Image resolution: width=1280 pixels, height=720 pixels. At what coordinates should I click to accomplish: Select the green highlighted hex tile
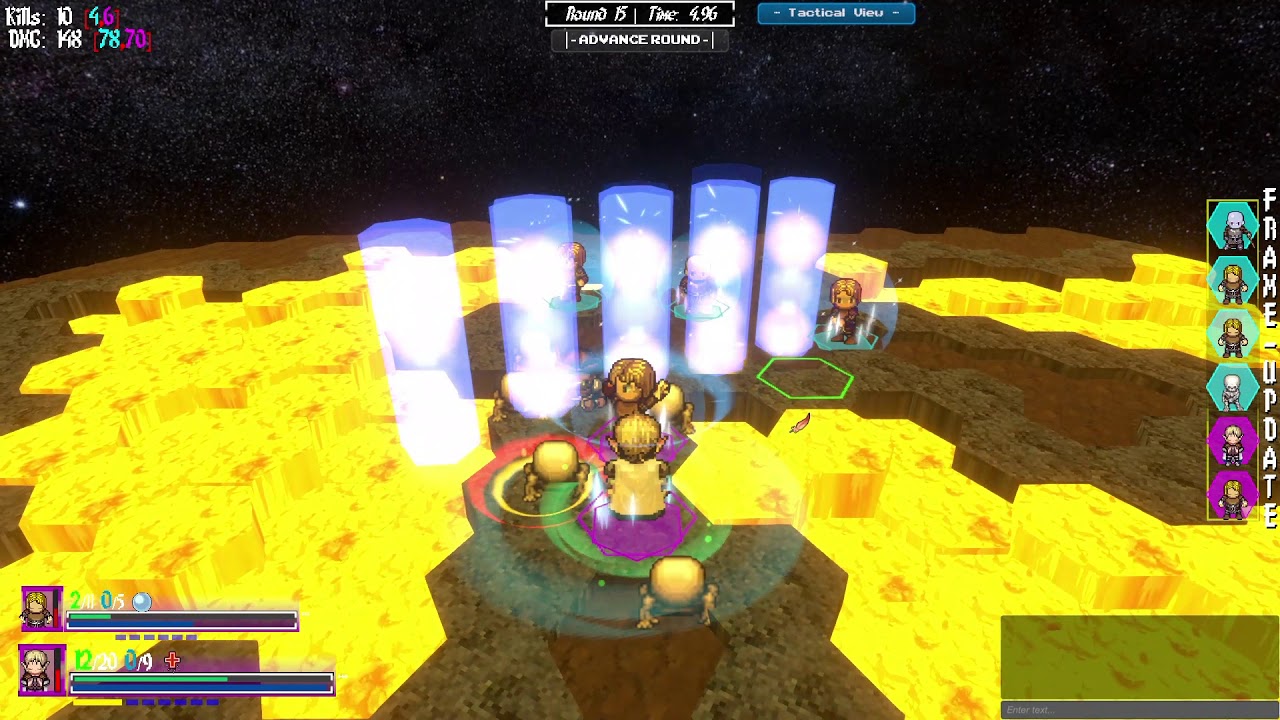pos(805,379)
